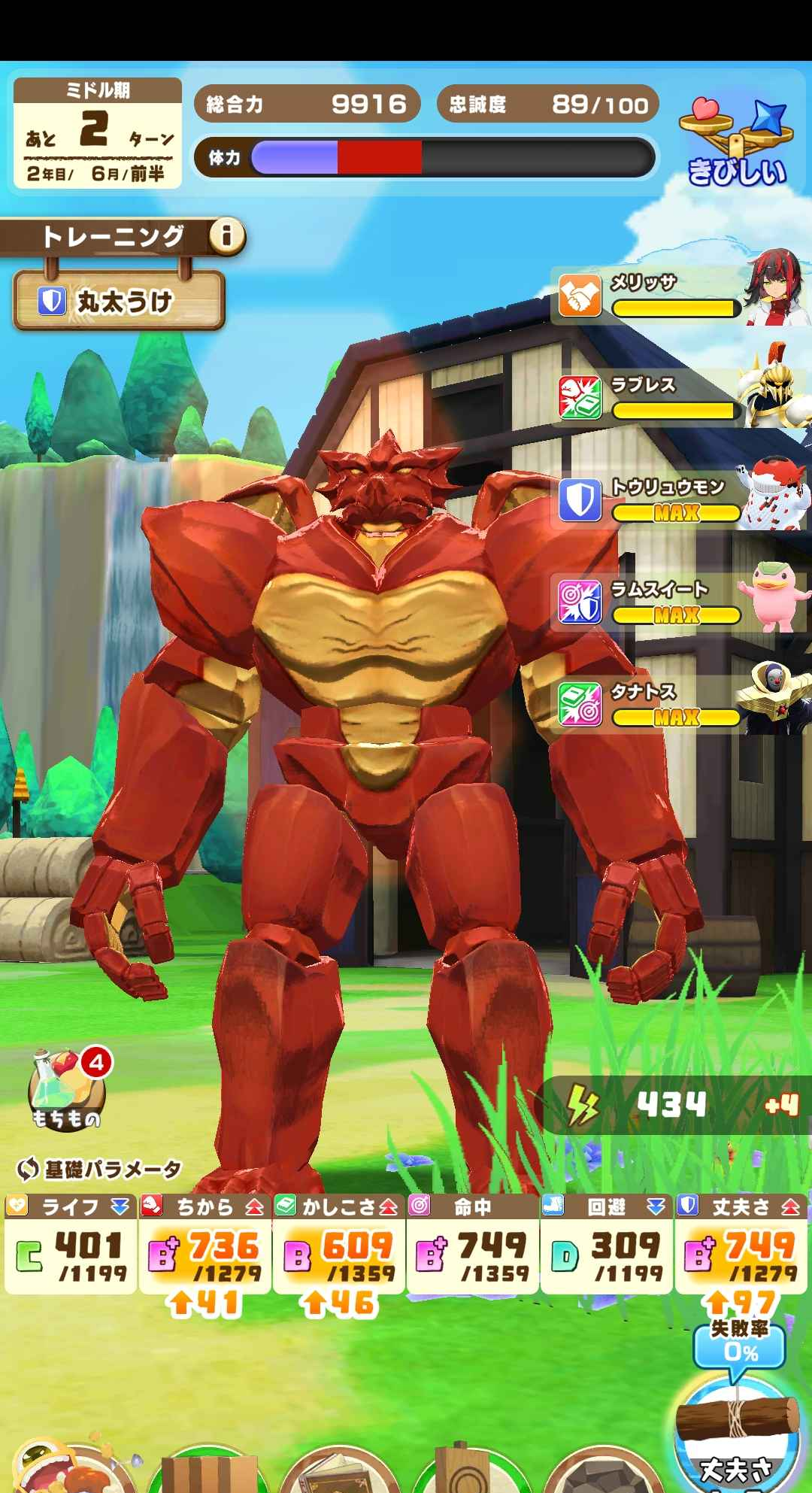Select supporter トウリュウモン
This screenshot has height=1493, width=812.
click(679, 501)
